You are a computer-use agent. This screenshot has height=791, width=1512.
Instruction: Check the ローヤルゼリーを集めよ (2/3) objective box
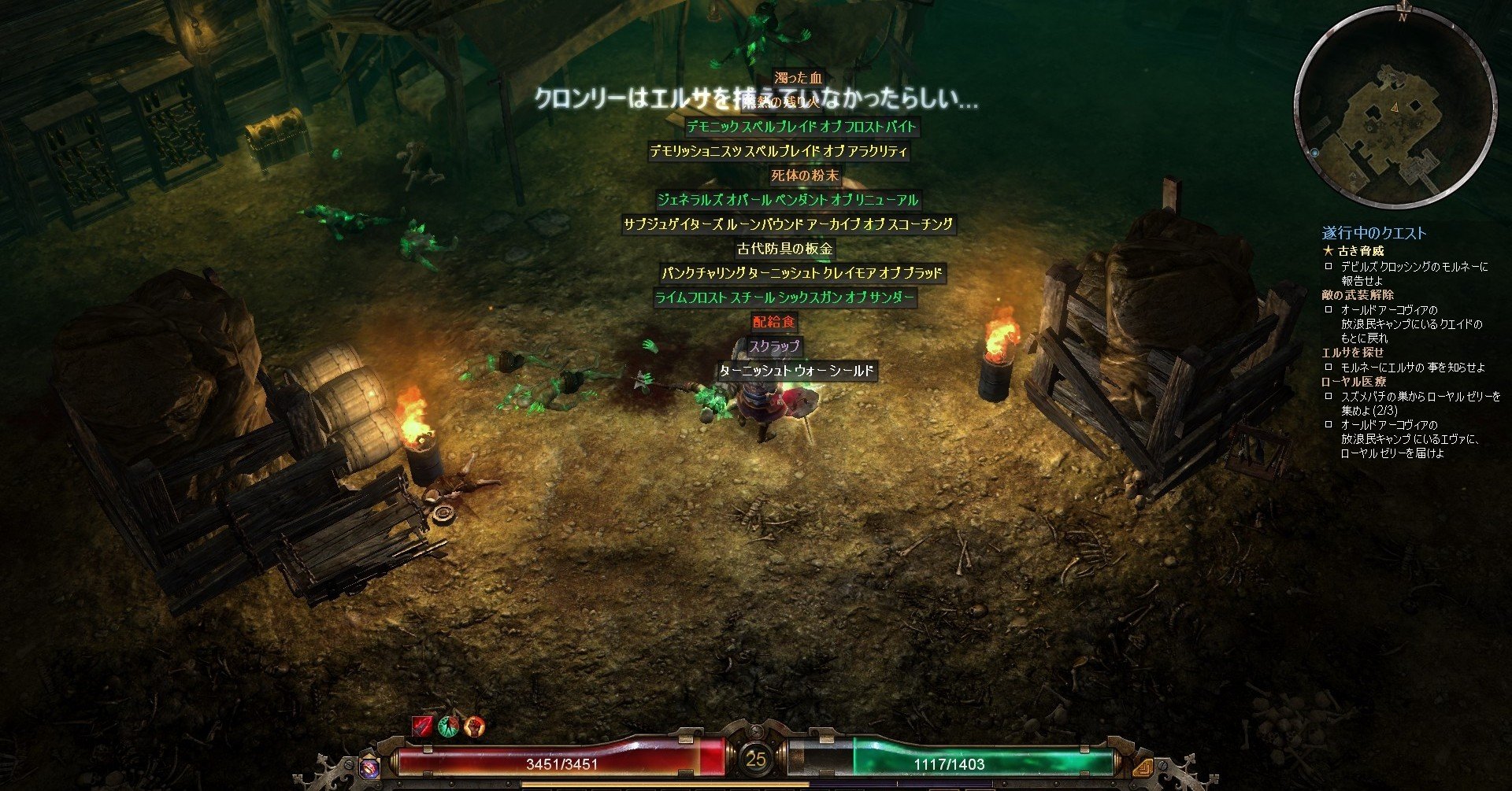pos(1329,396)
